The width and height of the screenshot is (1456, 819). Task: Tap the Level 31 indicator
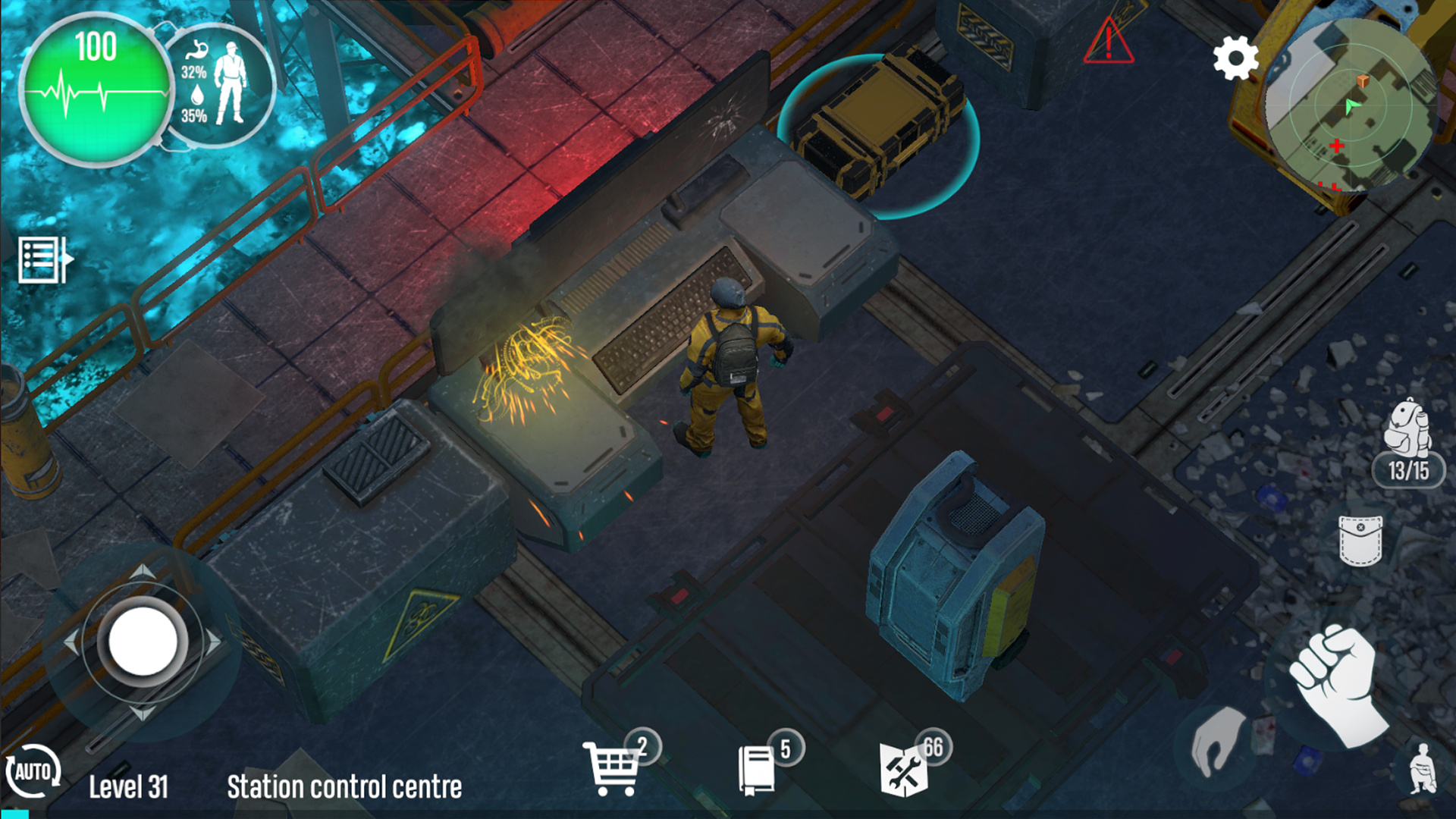point(130,787)
